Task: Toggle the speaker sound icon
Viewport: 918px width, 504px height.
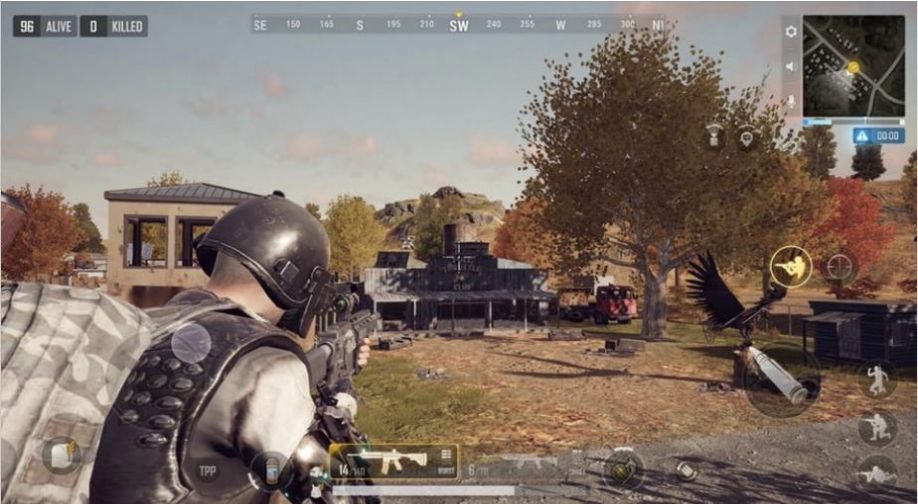Action: pyautogui.click(x=790, y=66)
